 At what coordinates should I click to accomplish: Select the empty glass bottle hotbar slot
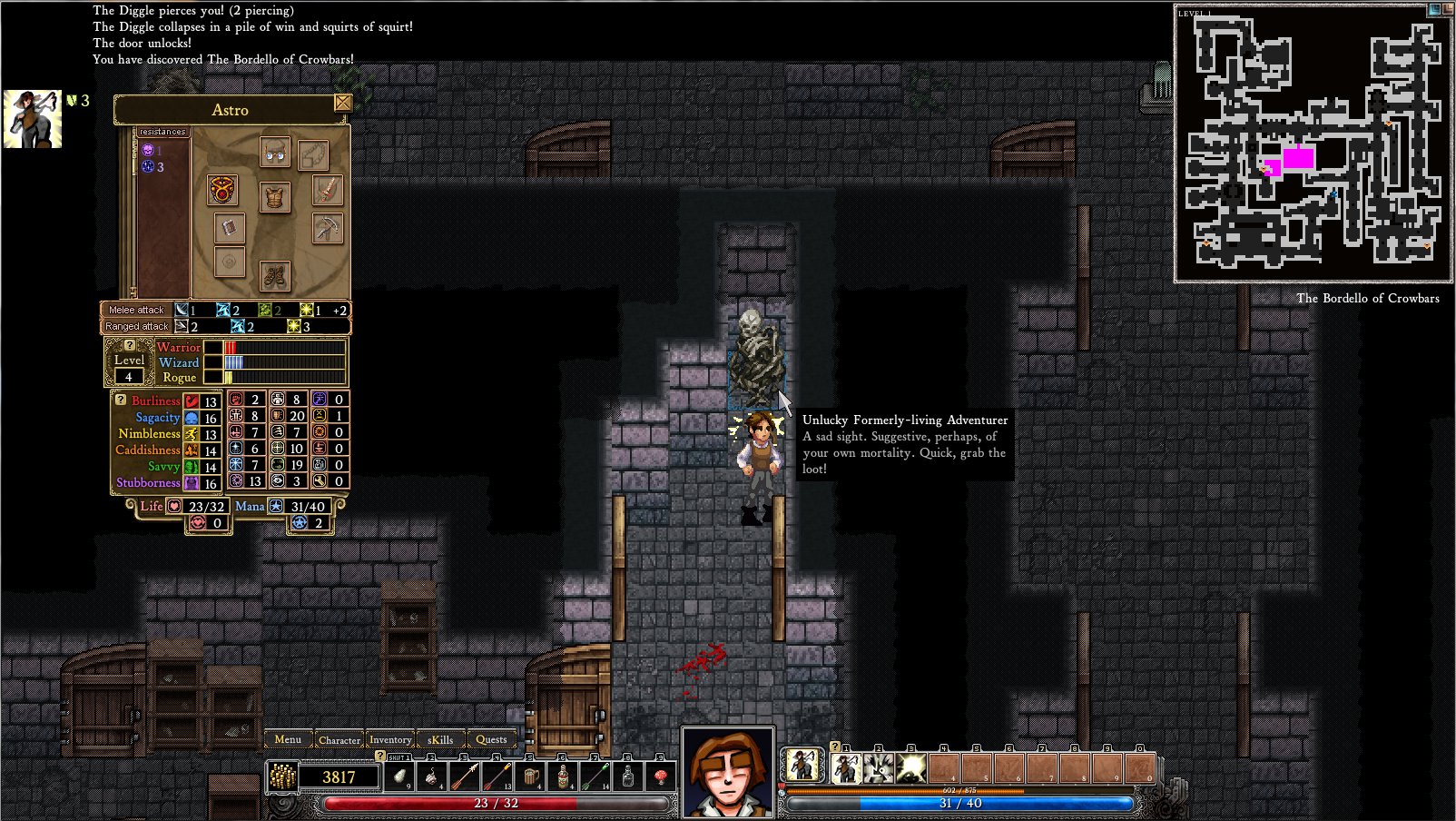click(628, 776)
